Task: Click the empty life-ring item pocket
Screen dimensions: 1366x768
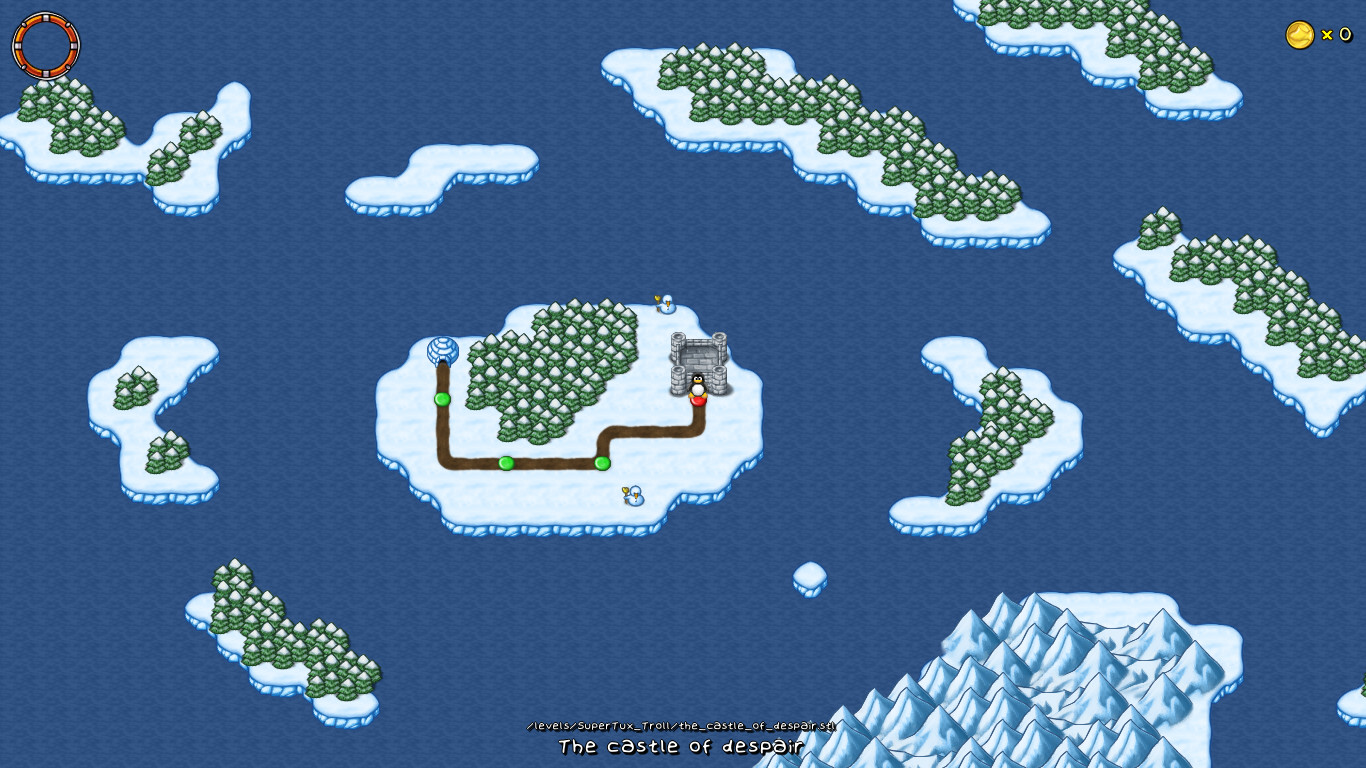Action: point(46,46)
